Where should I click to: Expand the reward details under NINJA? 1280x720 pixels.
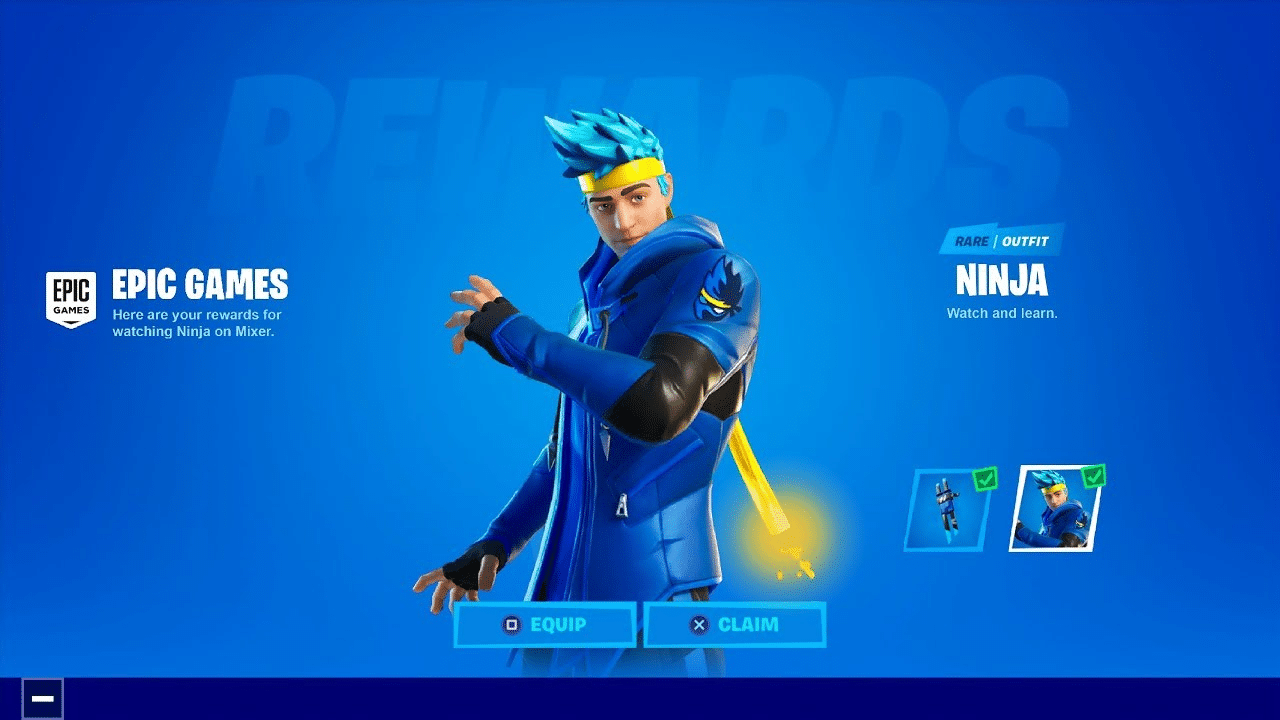(x=1000, y=312)
